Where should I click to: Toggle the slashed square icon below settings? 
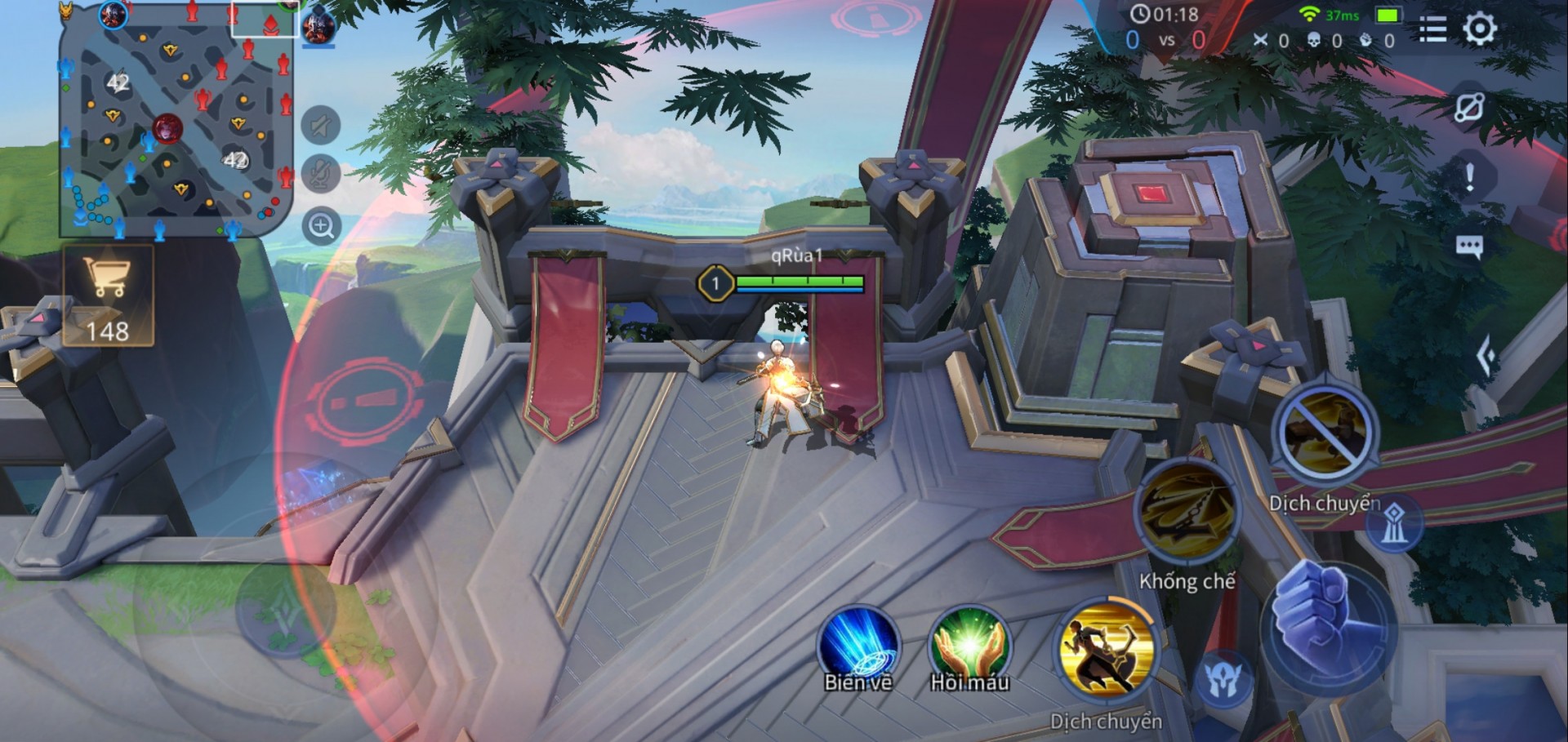(1469, 107)
